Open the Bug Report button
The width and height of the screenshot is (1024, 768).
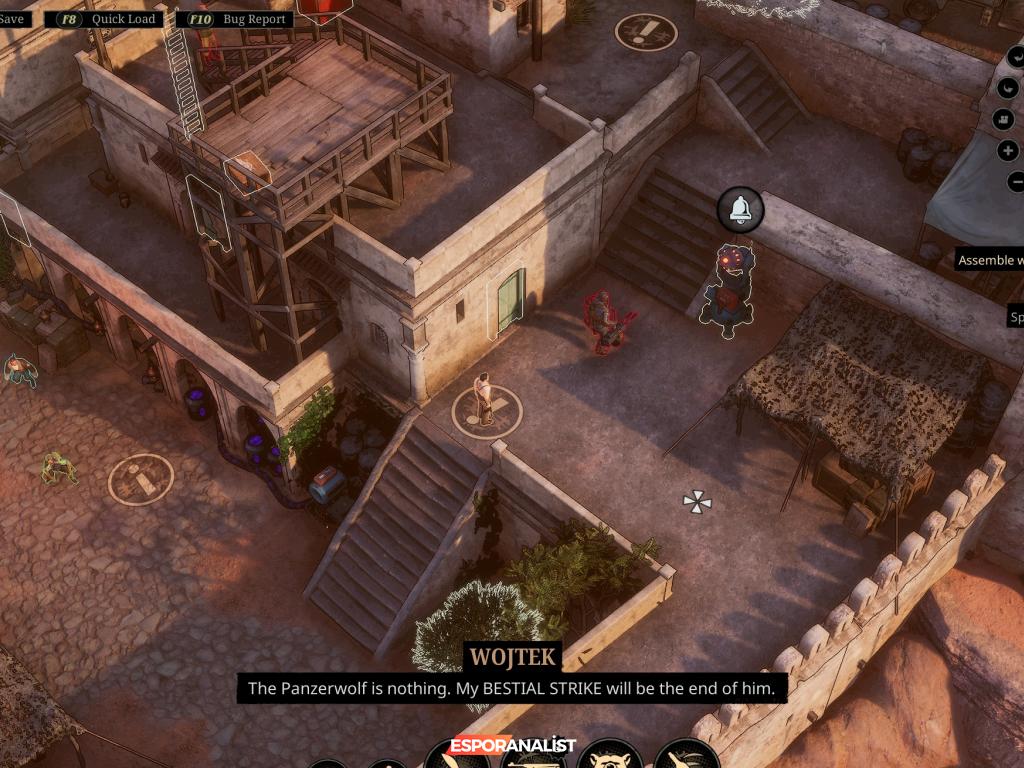coord(234,19)
